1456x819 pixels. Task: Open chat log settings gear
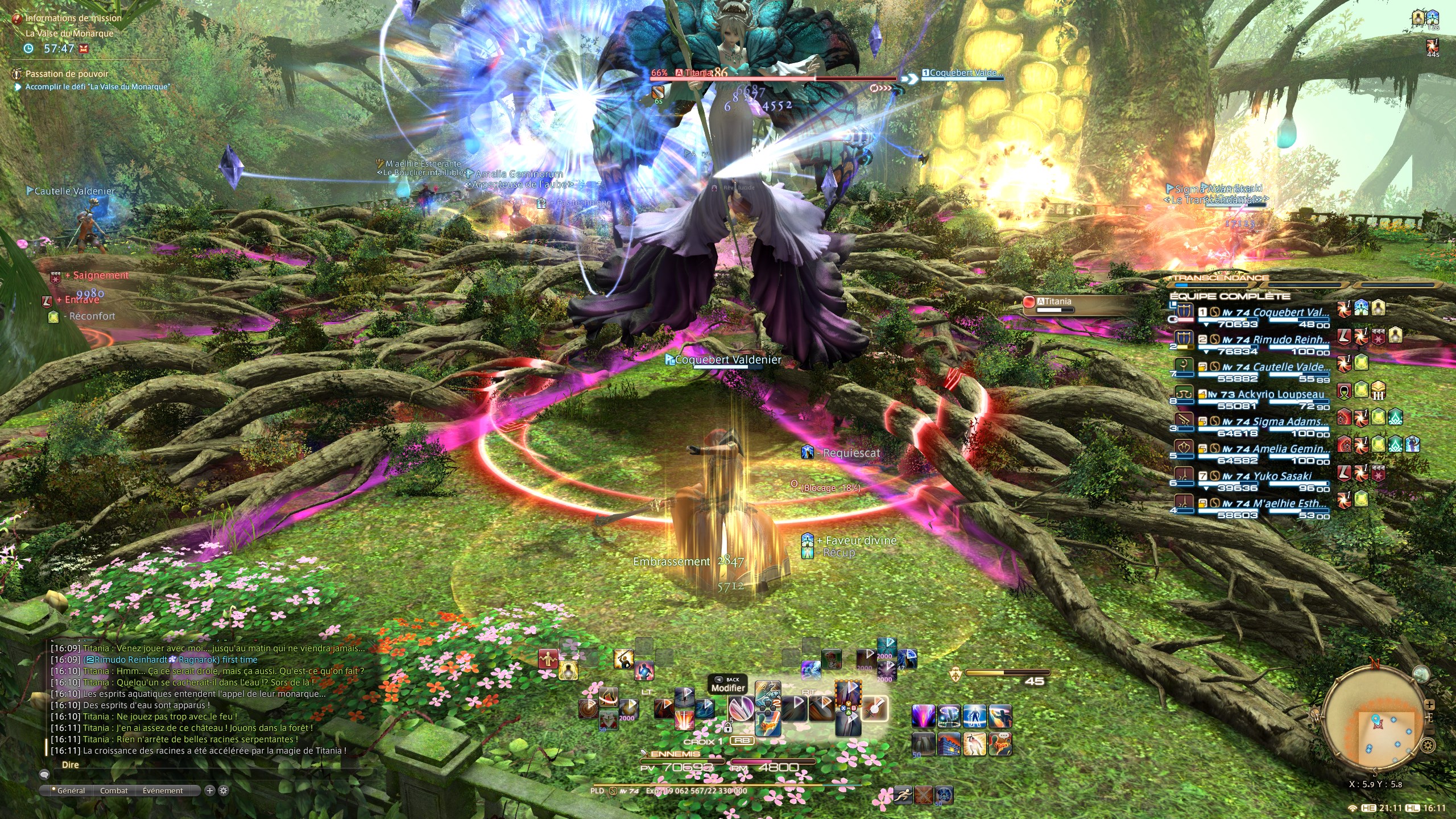[224, 791]
